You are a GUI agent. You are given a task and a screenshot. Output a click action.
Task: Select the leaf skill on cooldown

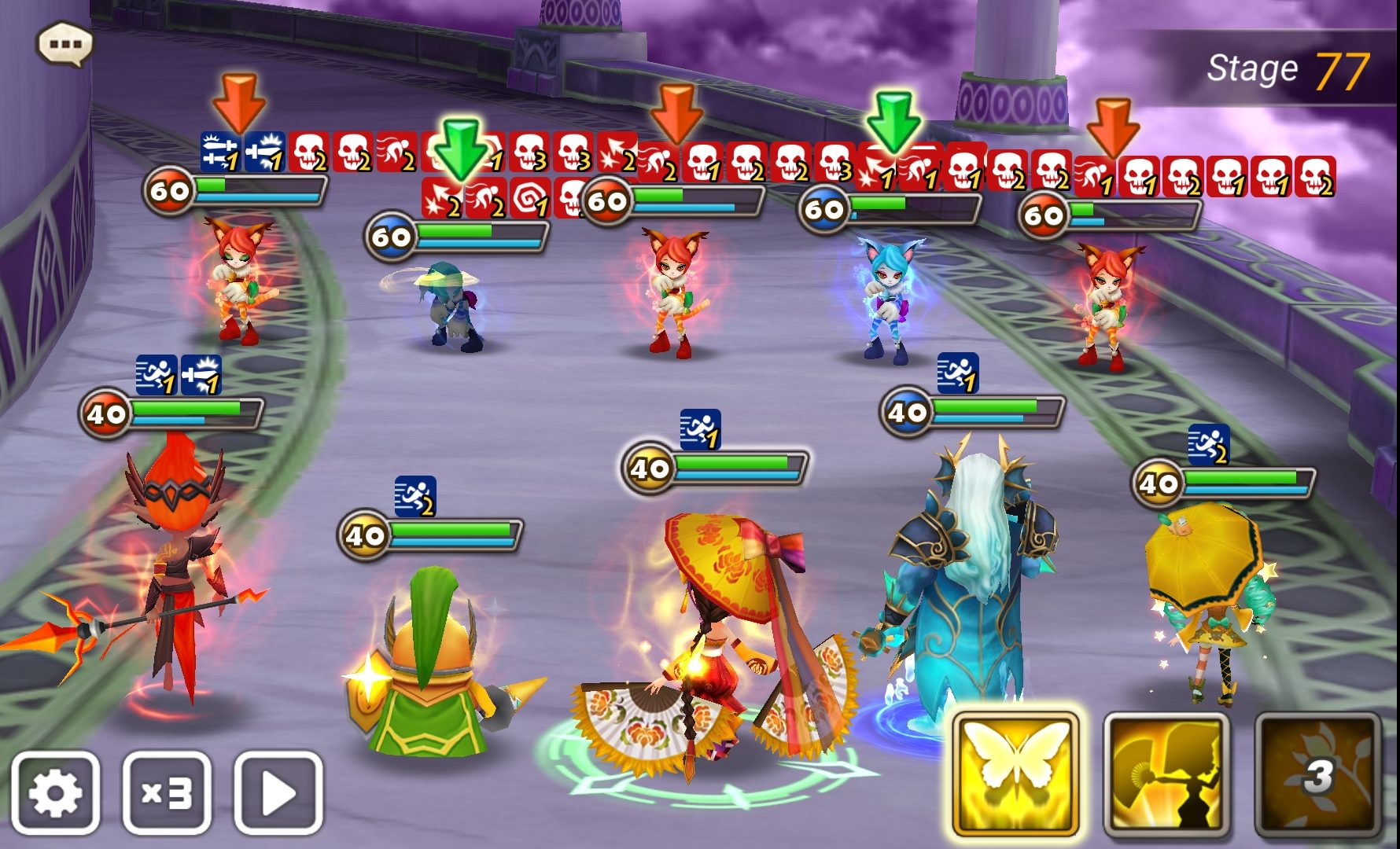tap(1317, 774)
